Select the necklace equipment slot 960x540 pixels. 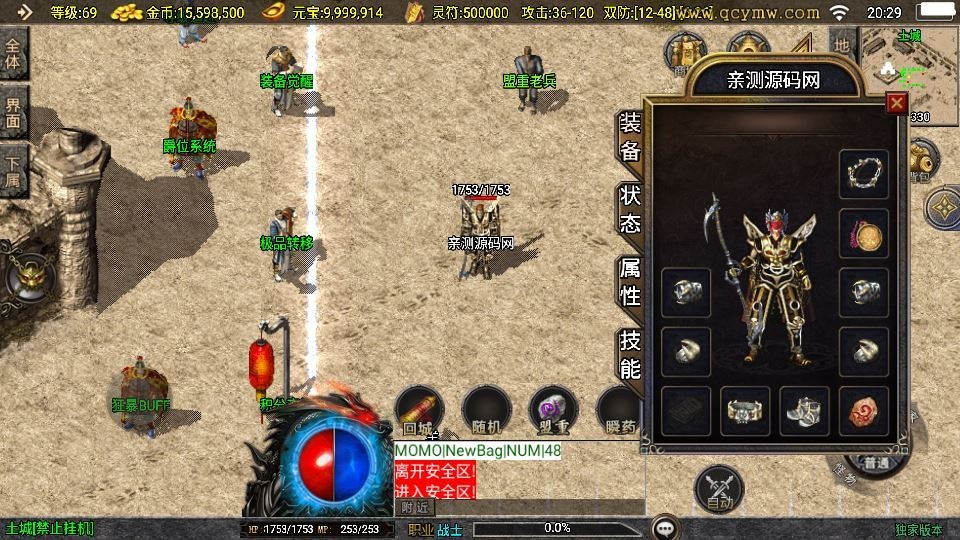(863, 174)
